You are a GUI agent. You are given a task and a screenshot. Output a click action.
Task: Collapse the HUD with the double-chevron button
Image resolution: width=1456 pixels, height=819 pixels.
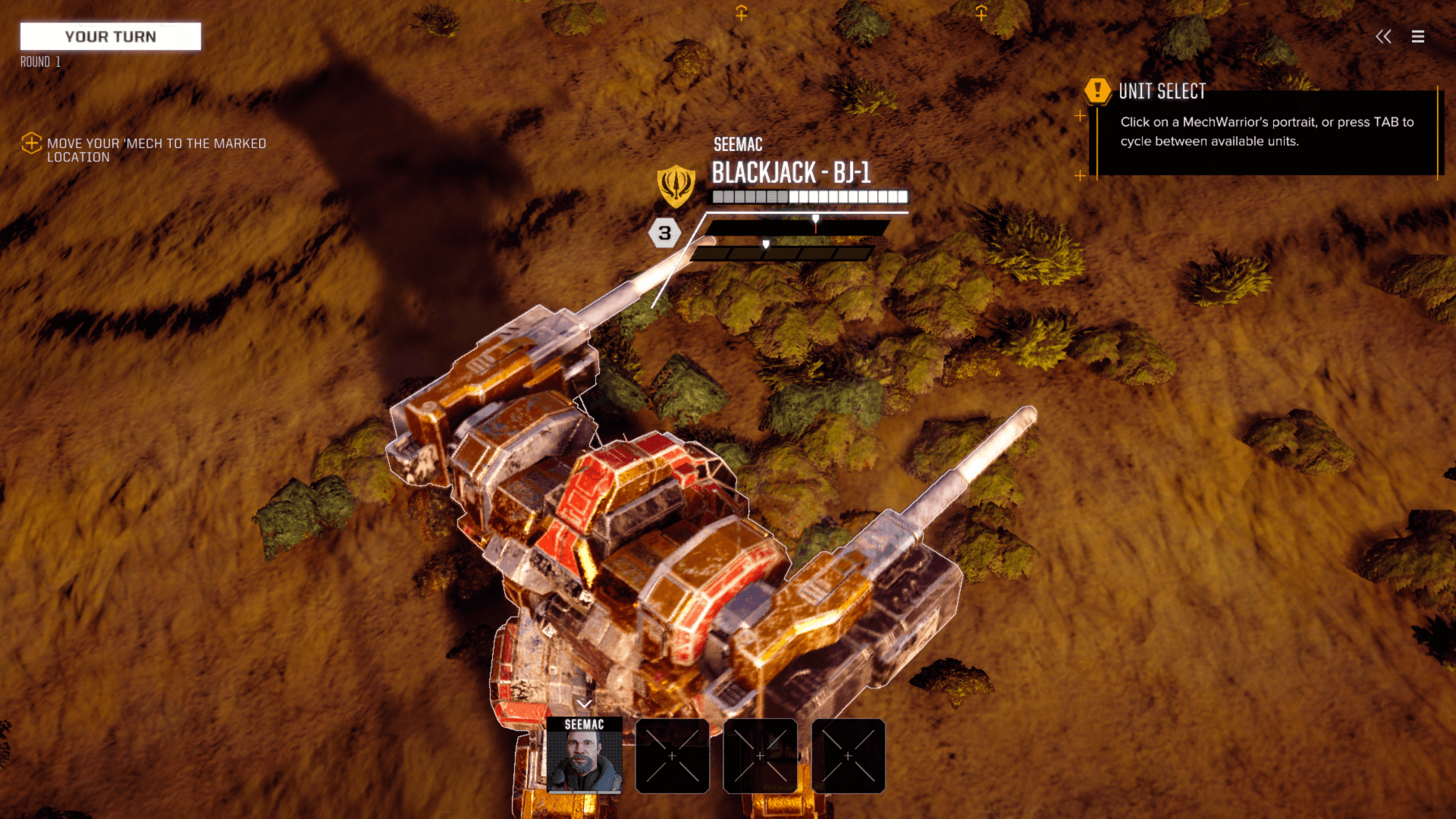tap(1383, 36)
